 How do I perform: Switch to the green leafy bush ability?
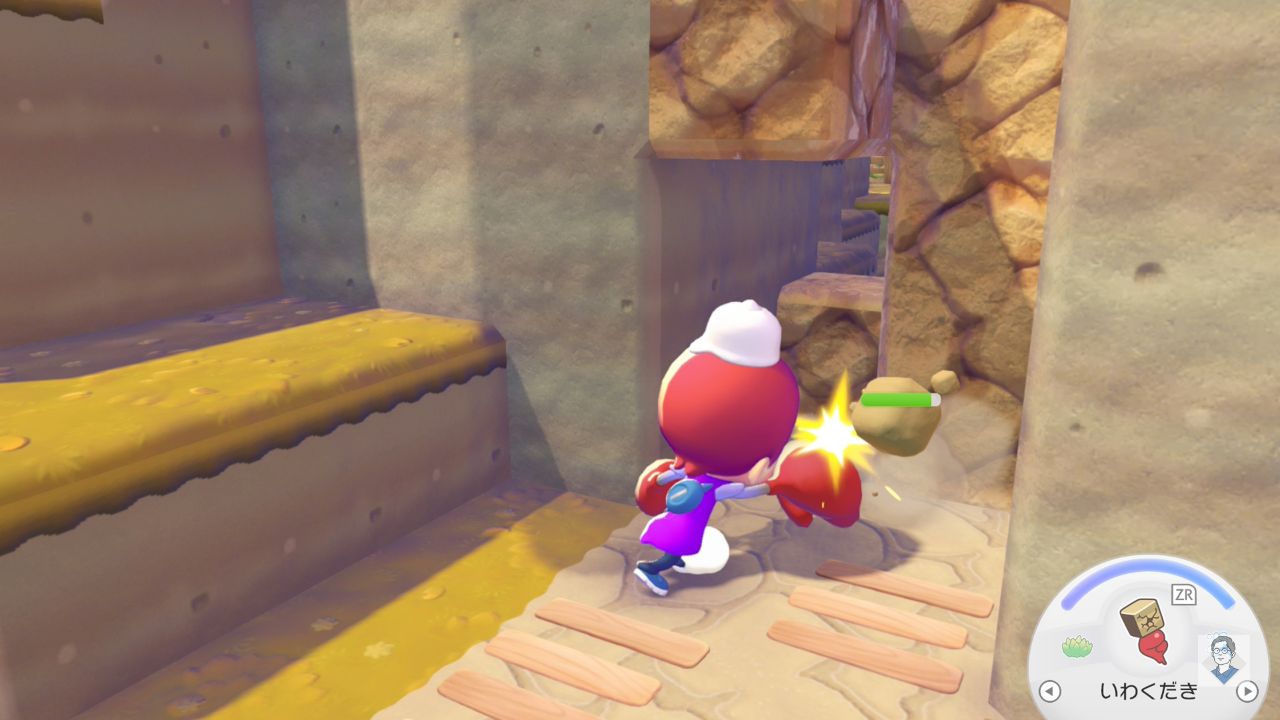(1076, 646)
